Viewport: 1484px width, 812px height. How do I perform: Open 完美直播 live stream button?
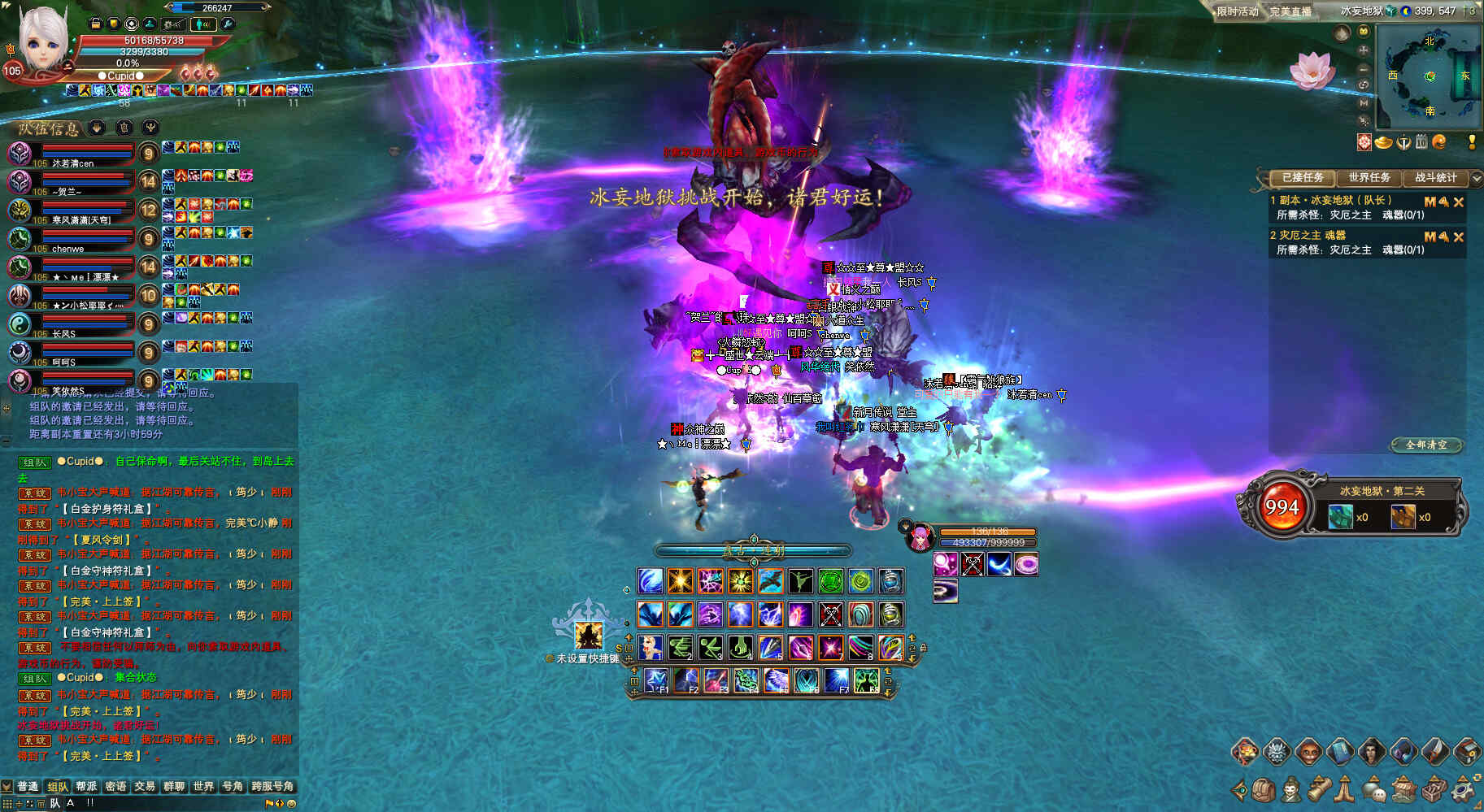coord(1290,11)
